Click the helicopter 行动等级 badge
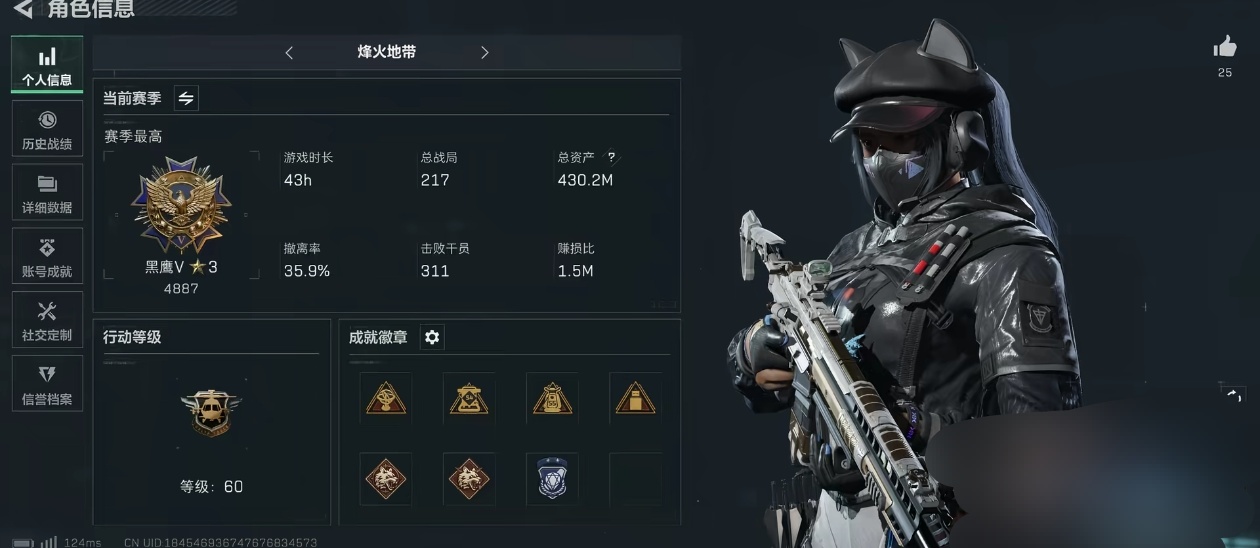1260x548 pixels. pos(211,411)
